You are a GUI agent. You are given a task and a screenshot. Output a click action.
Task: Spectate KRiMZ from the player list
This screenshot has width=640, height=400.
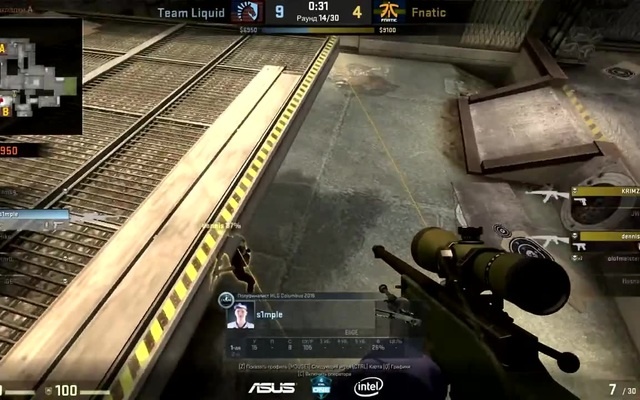(604, 192)
